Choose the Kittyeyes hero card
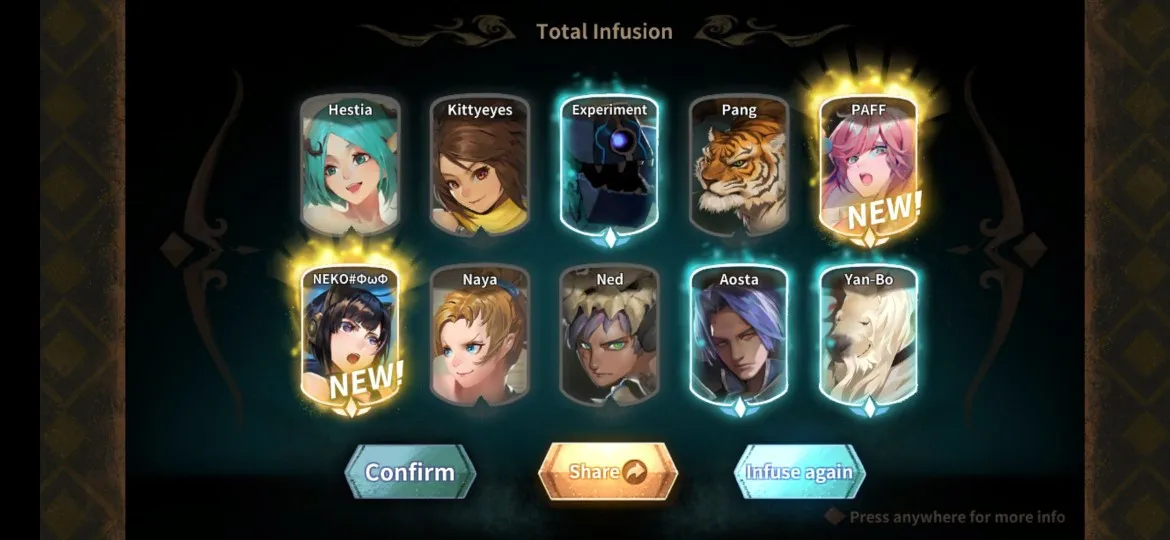The width and height of the screenshot is (1170, 540). pyautogui.click(x=479, y=168)
